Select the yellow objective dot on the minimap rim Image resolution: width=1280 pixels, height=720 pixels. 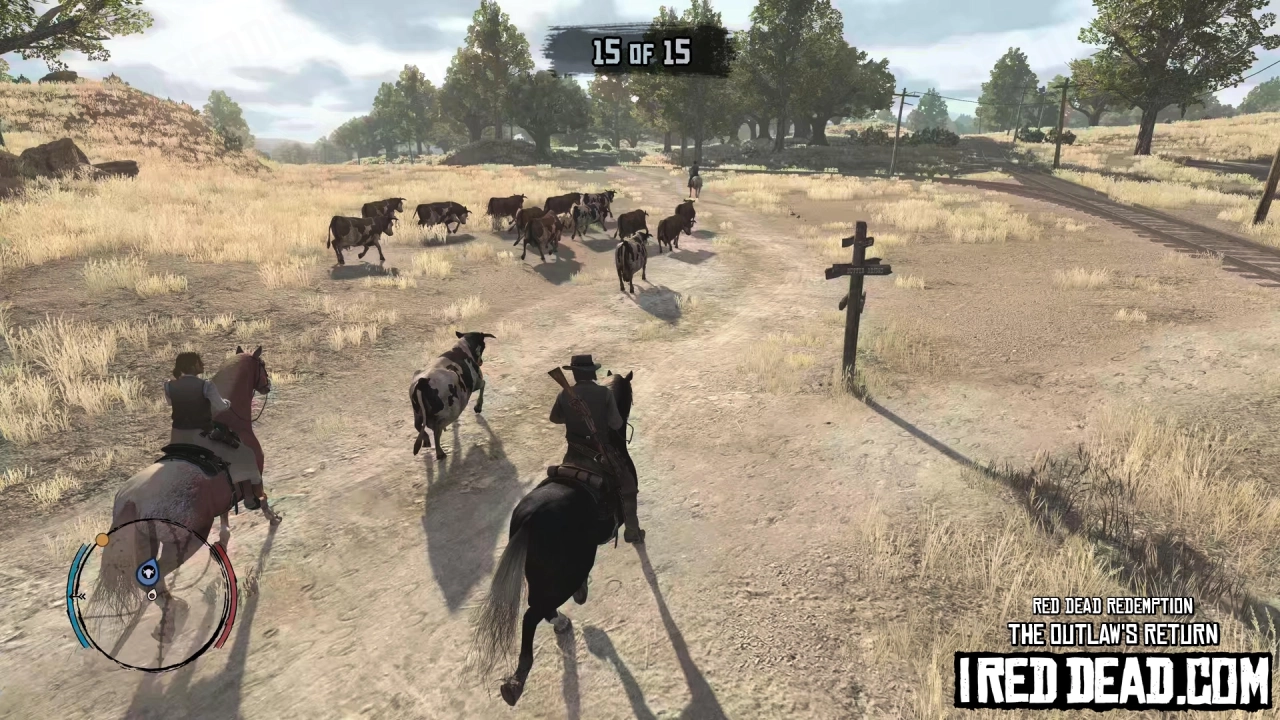(102, 539)
